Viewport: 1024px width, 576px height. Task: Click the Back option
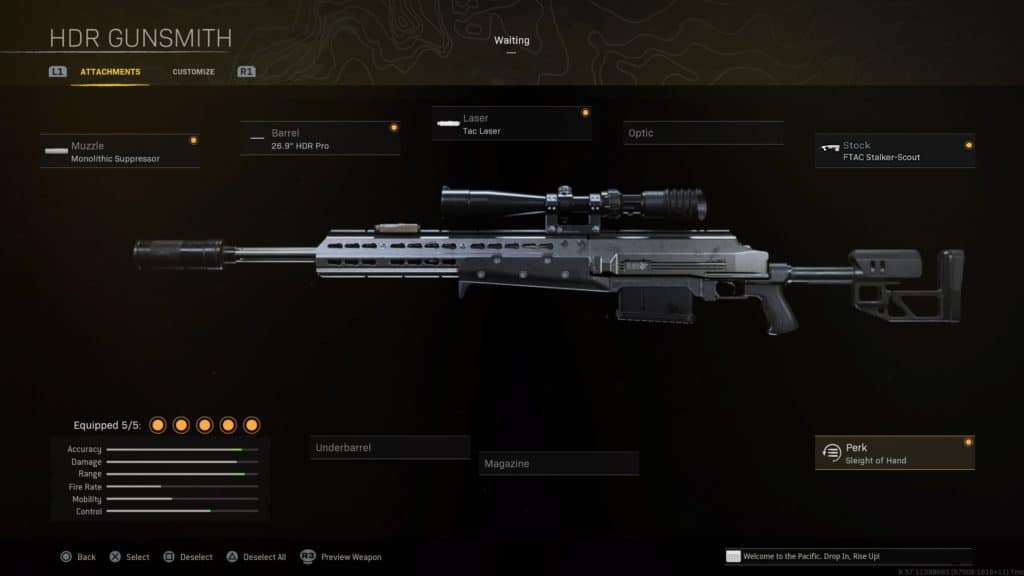tap(78, 557)
